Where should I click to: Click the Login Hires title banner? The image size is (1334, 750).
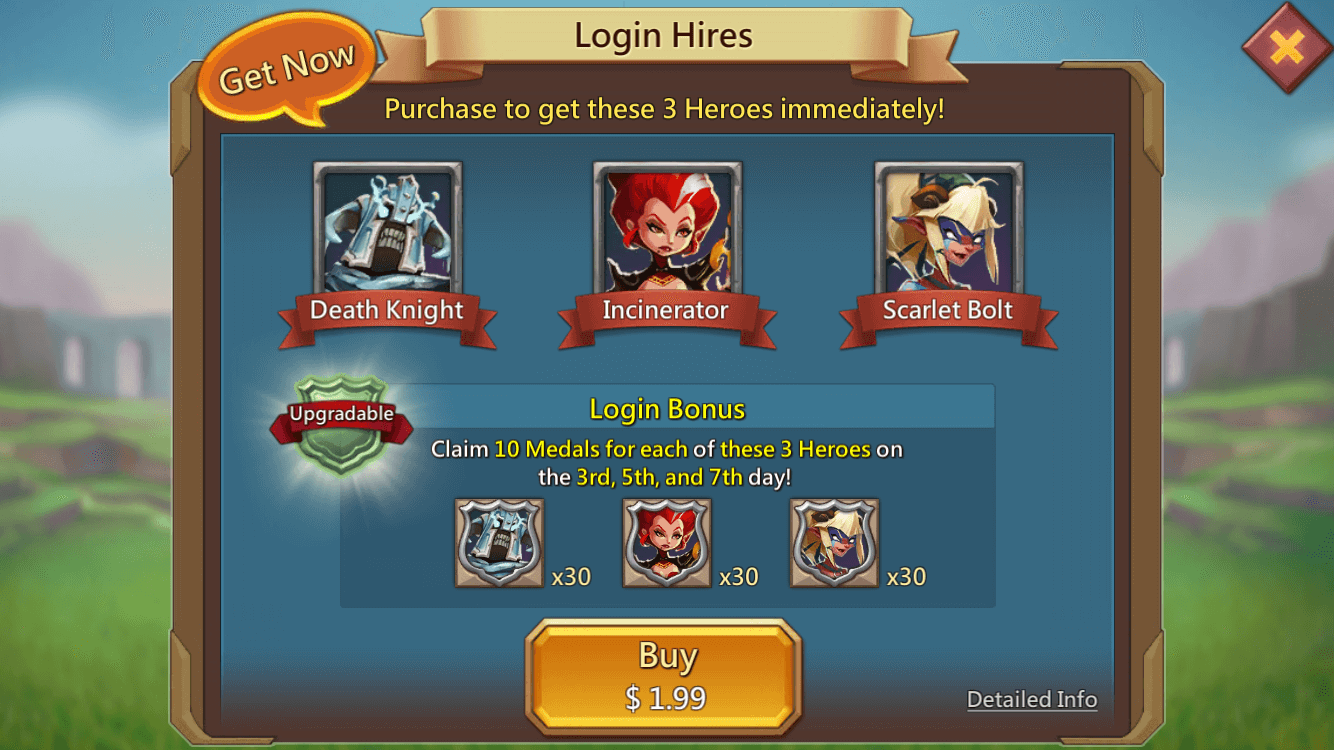pyautogui.click(x=663, y=36)
